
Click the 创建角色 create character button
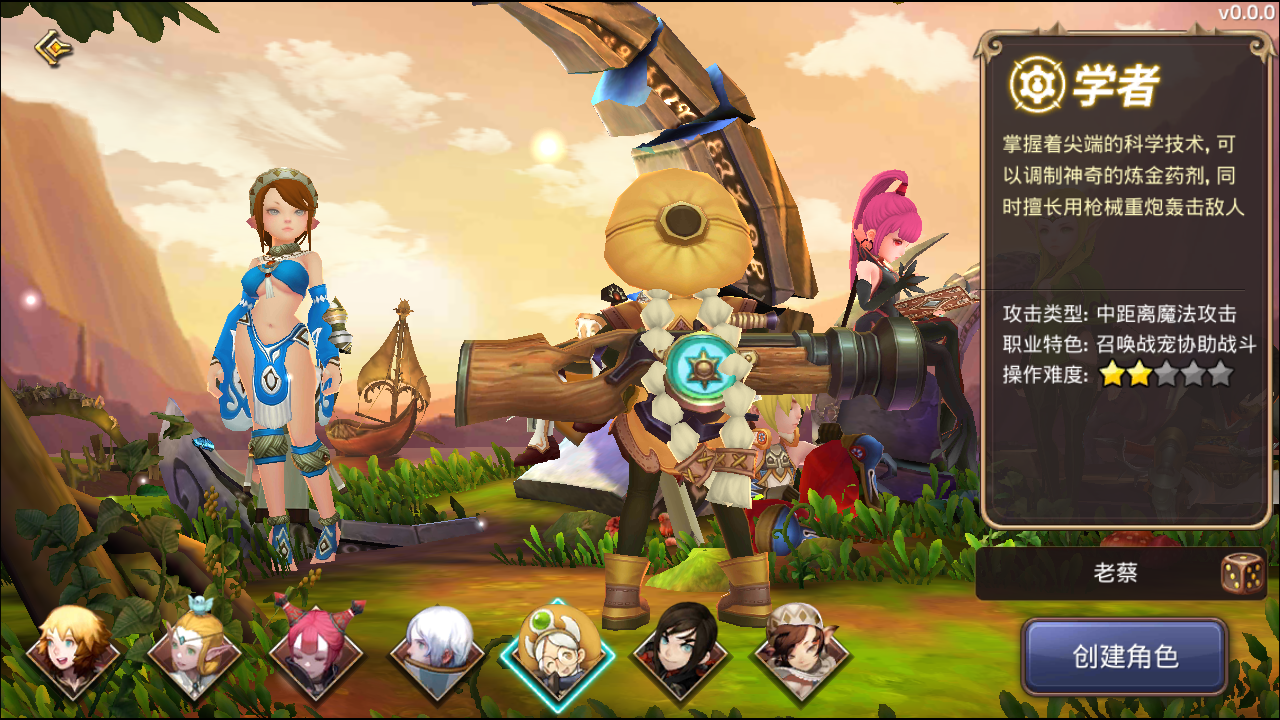click(x=1125, y=657)
